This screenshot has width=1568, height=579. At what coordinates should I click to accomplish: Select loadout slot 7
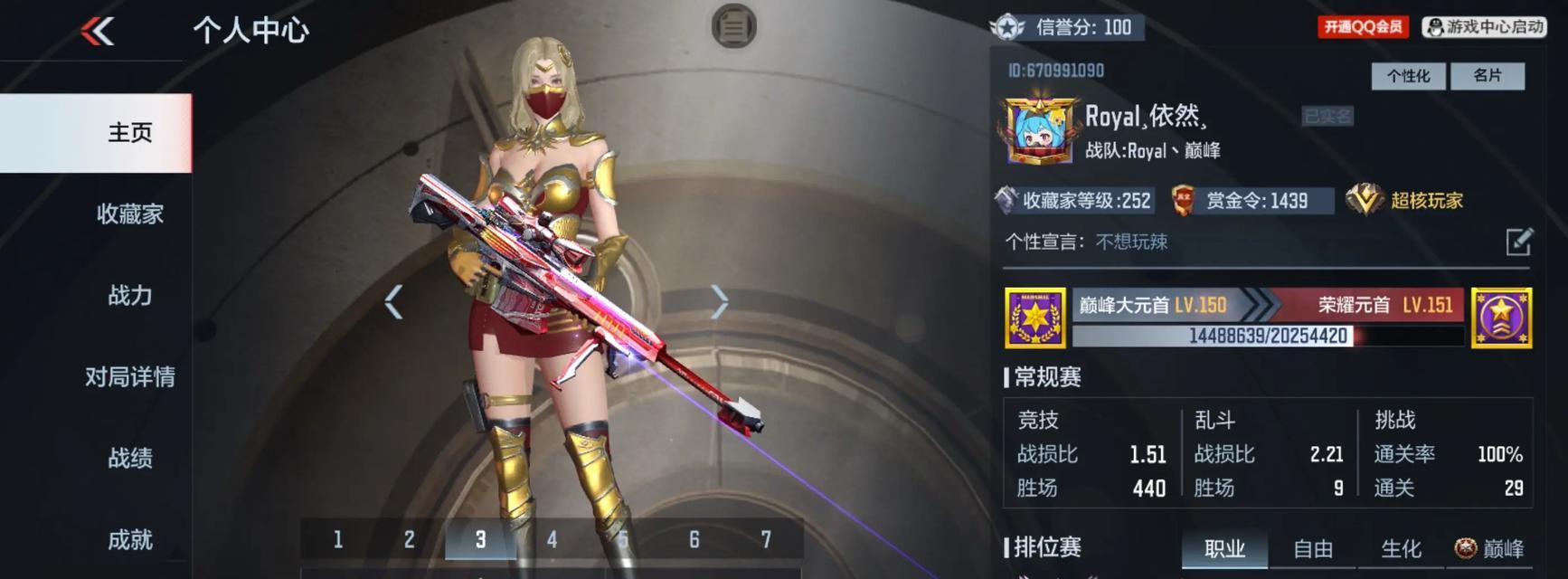[766, 540]
